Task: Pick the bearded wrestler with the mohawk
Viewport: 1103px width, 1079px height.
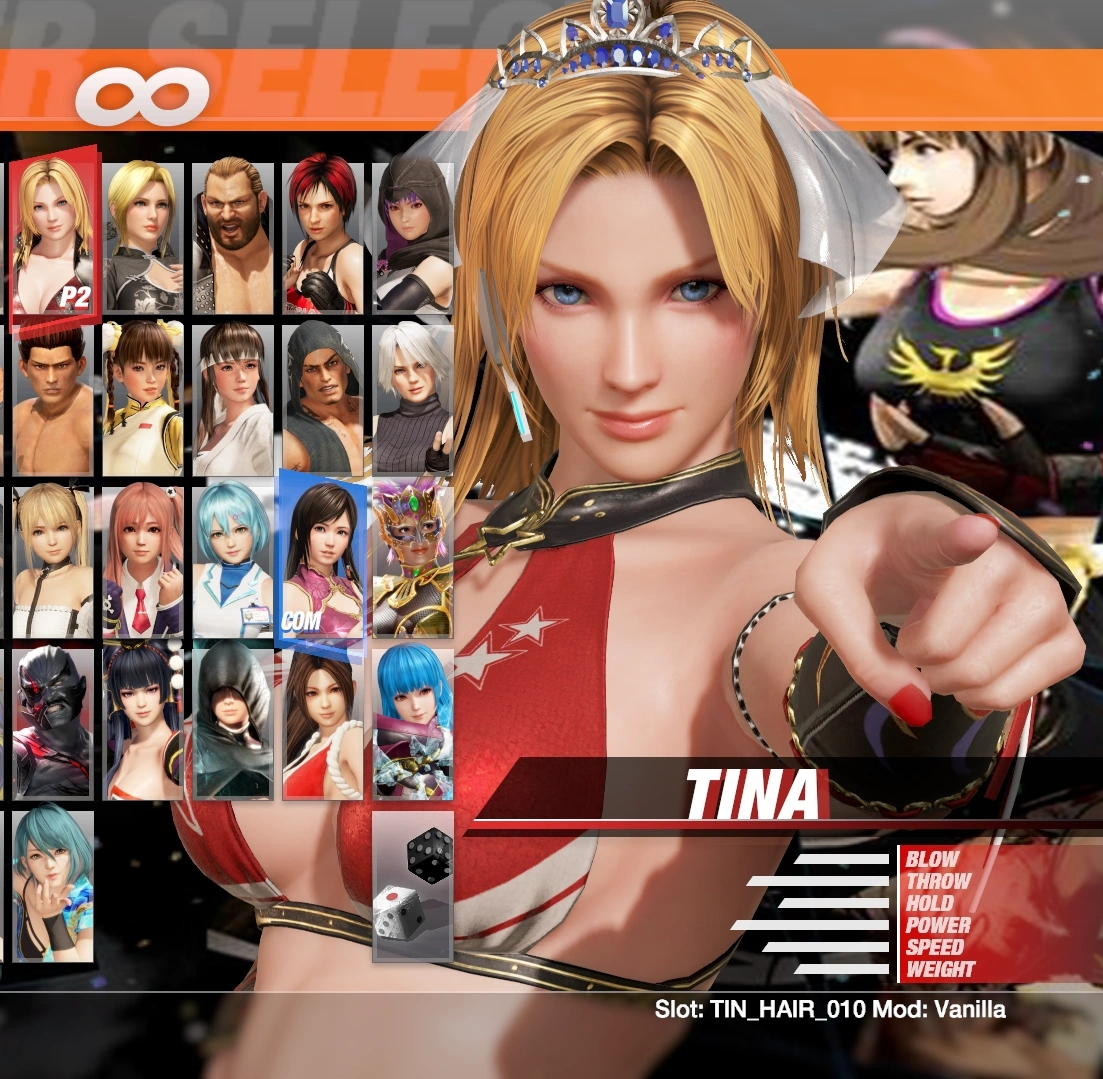Action: [x=233, y=236]
